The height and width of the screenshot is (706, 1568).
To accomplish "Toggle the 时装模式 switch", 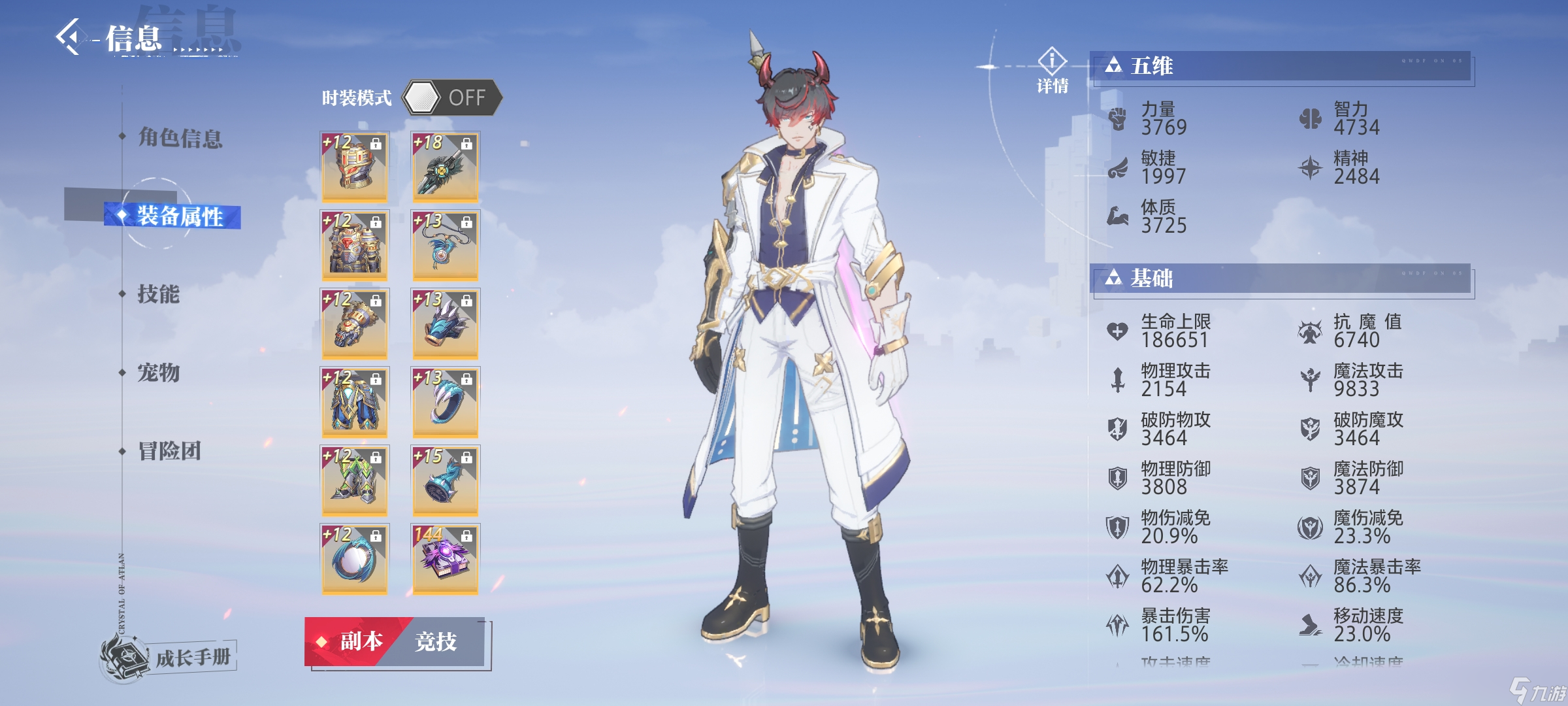I will (451, 98).
